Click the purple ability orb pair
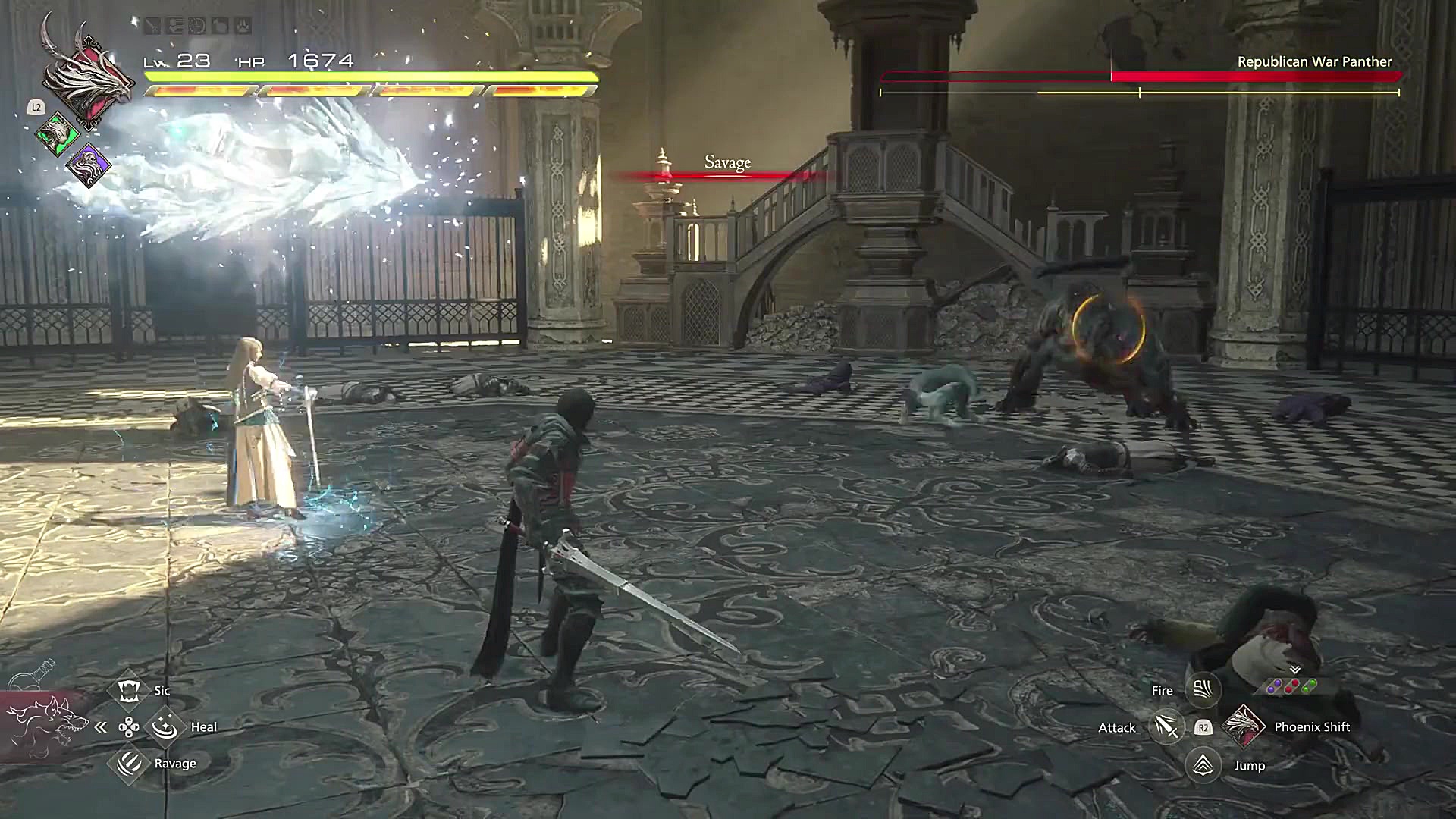Viewport: 1456px width, 819px height. (x=1276, y=686)
